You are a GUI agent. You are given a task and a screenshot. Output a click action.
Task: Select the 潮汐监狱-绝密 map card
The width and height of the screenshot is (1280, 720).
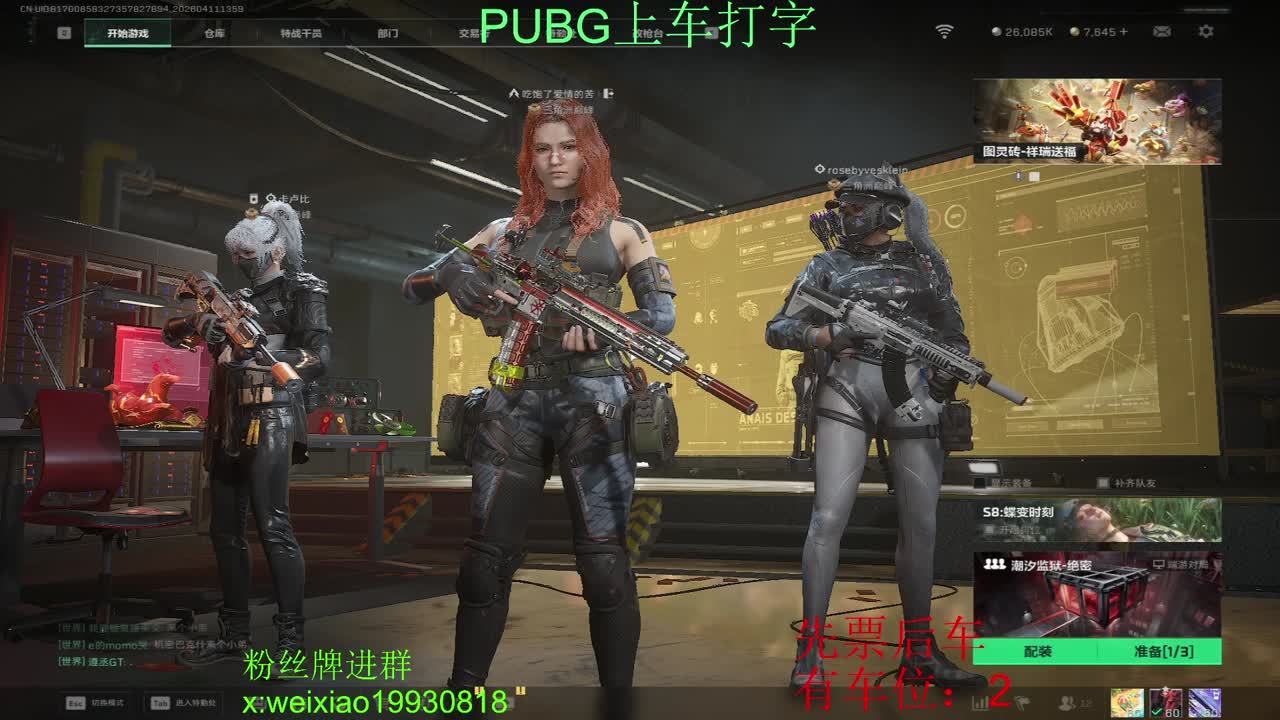pos(1097,596)
